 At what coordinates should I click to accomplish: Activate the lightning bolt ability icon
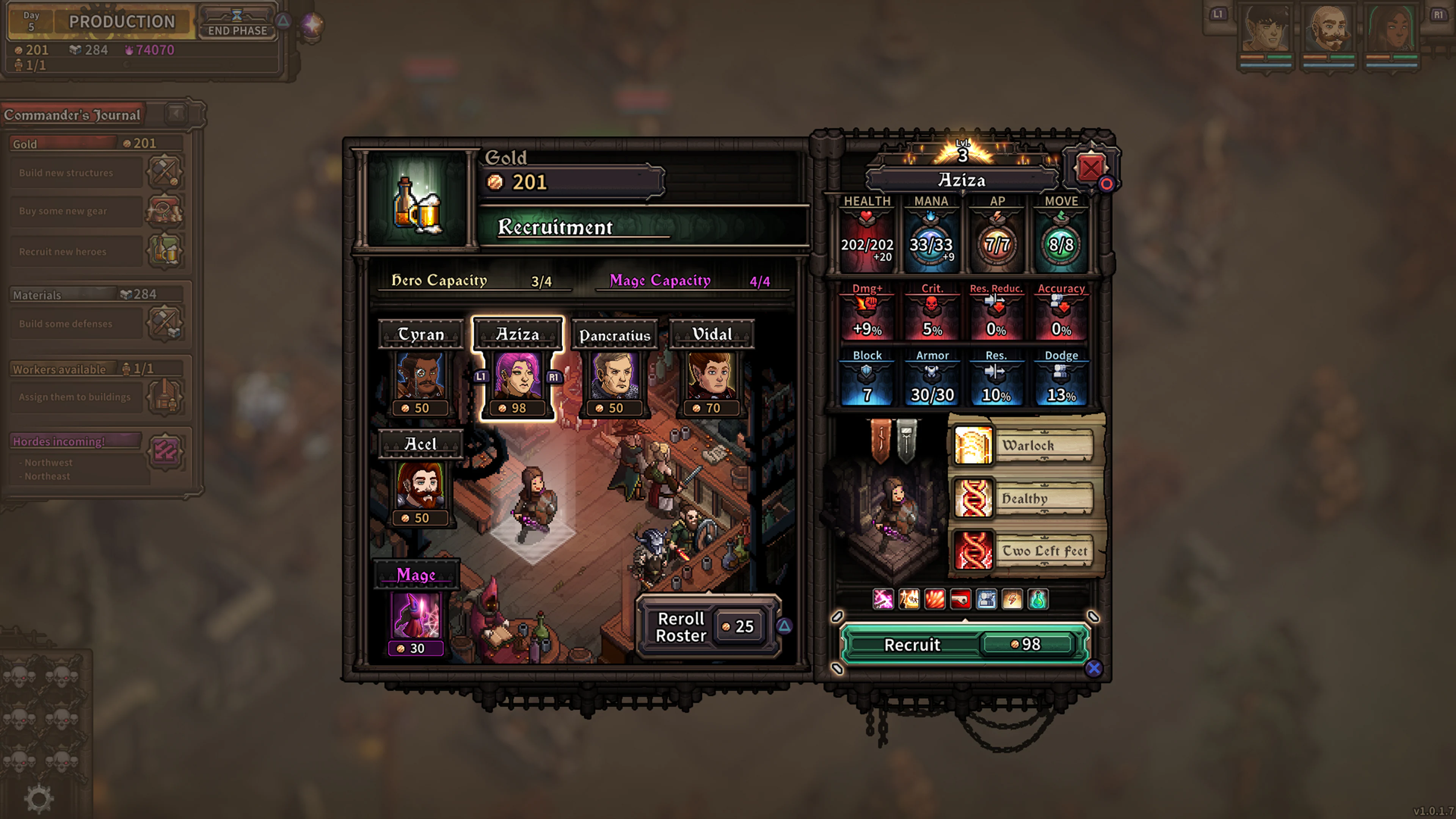pyautogui.click(x=1013, y=600)
